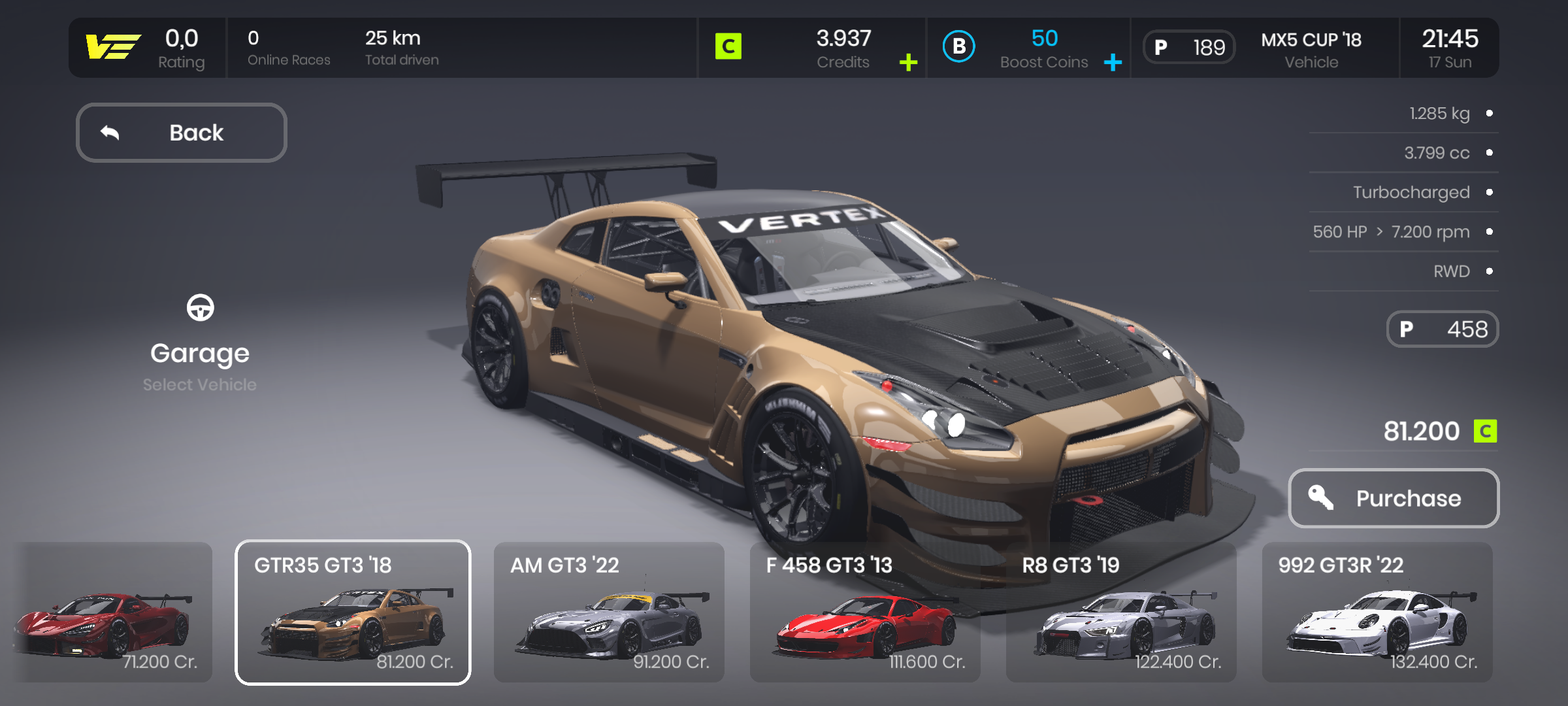
Task: Buy Boost Coins with the blue plus
Action: click(x=1113, y=63)
